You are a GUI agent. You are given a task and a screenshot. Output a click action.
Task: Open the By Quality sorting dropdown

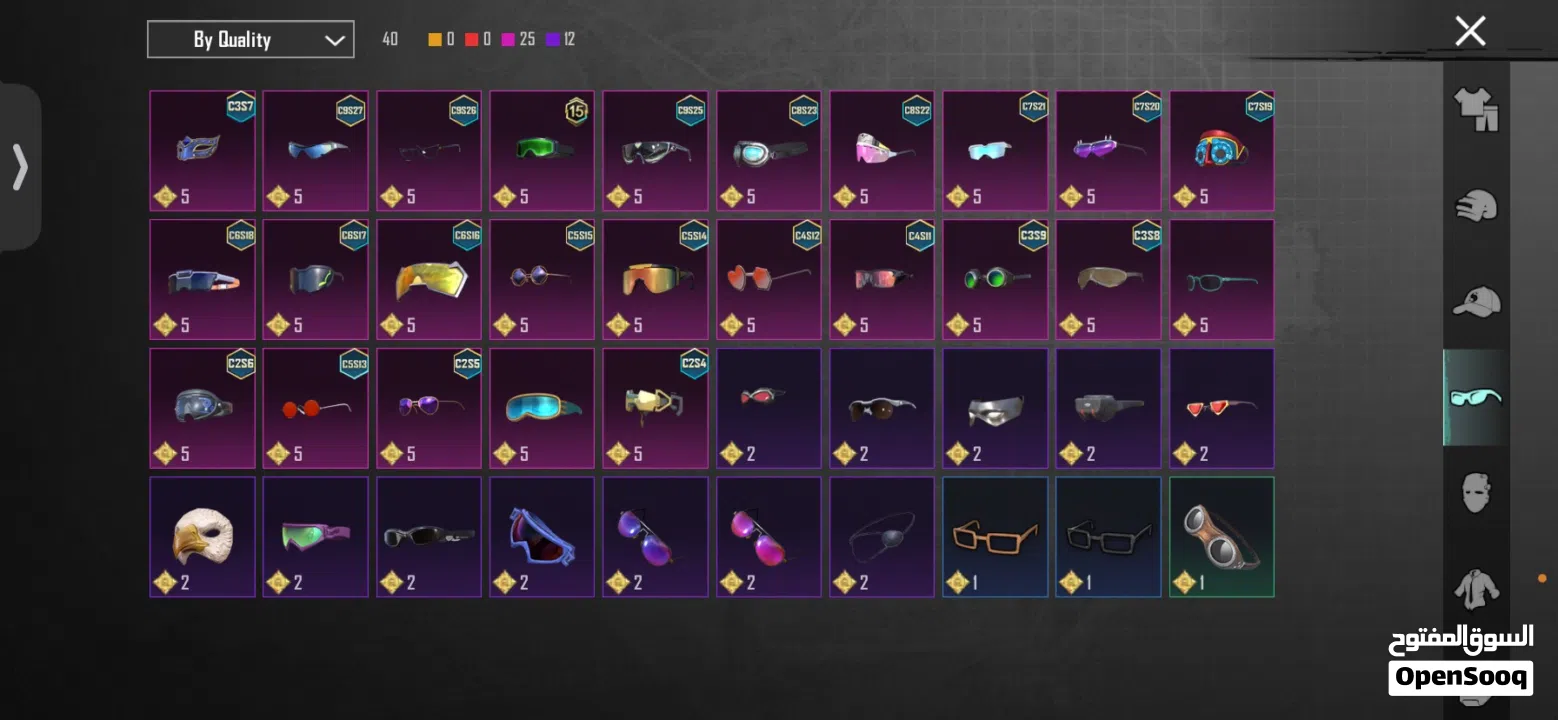point(250,39)
